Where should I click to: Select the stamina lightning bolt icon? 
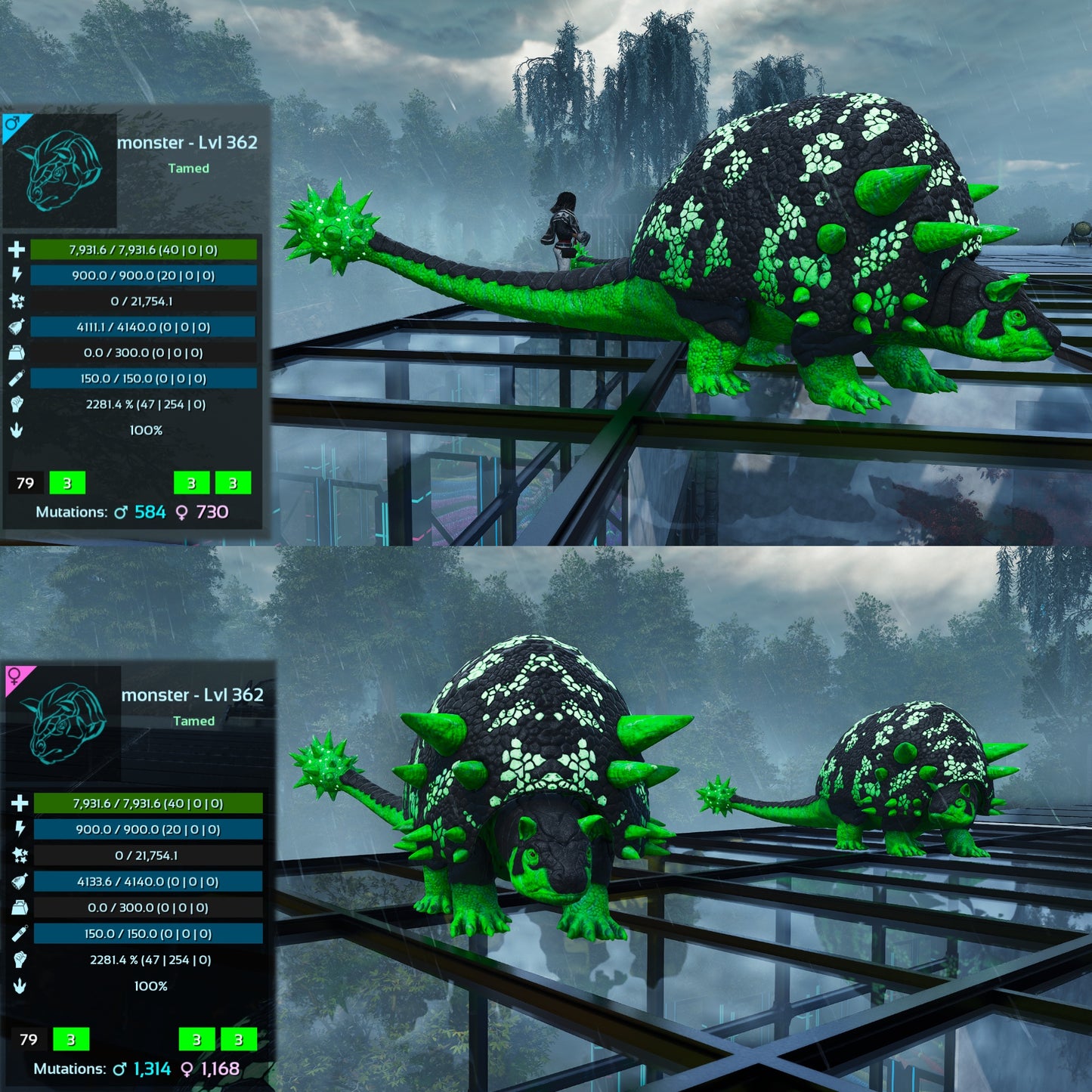pos(15,273)
